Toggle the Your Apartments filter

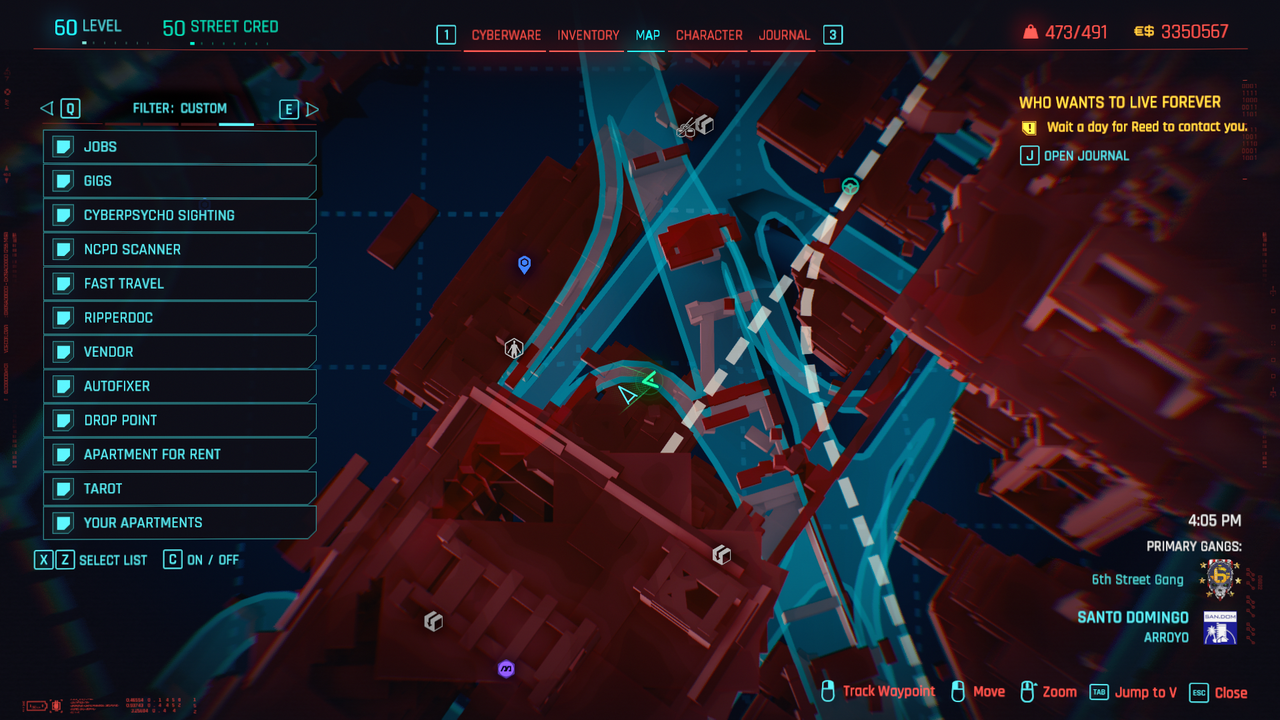point(180,522)
